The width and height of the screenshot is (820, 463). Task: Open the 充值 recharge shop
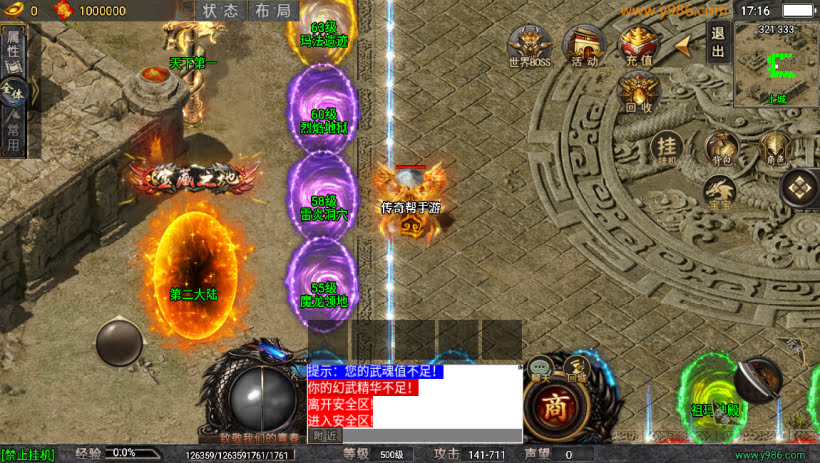pyautogui.click(x=638, y=46)
